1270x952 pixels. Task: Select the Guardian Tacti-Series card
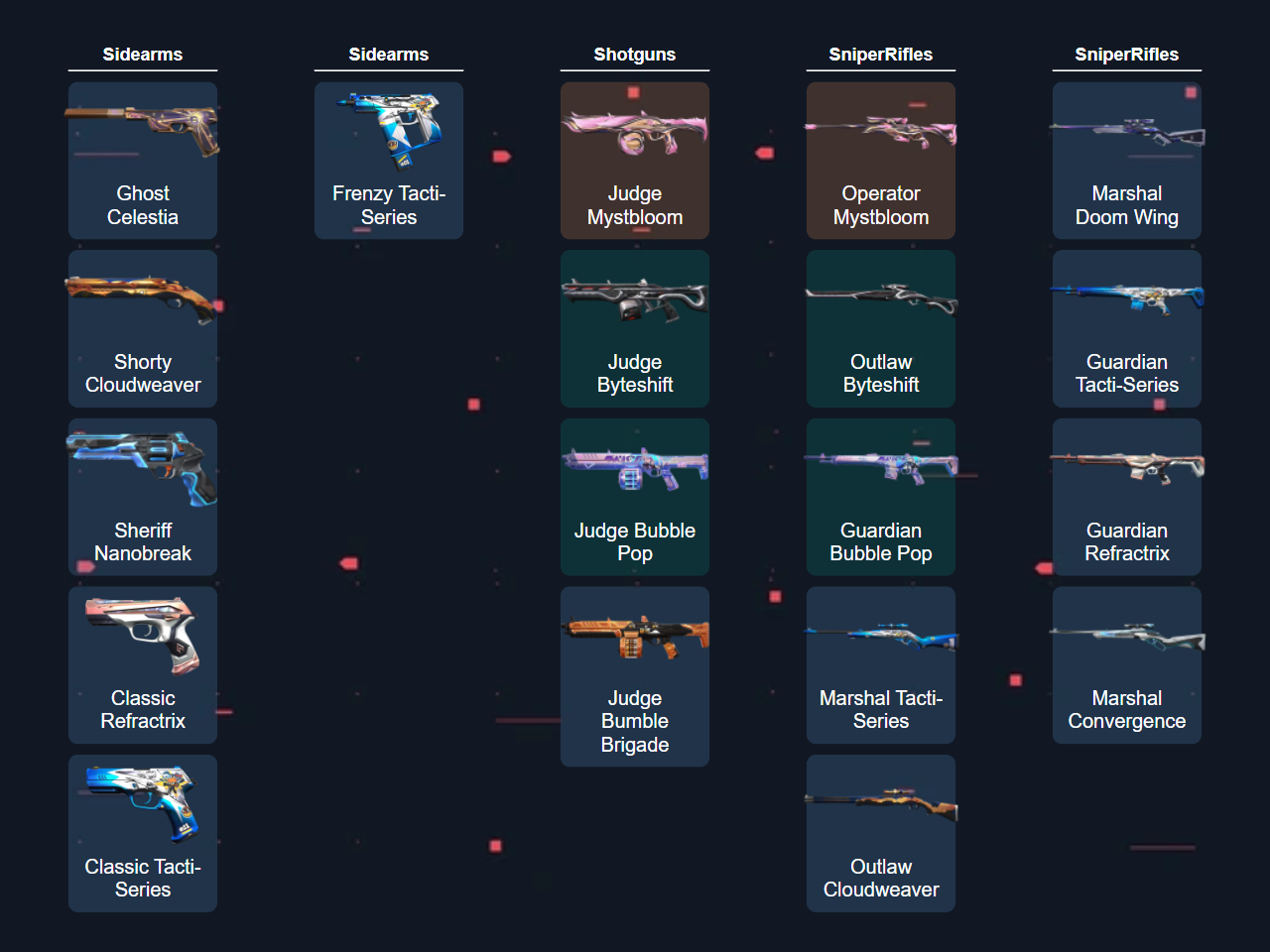pyautogui.click(x=1127, y=328)
